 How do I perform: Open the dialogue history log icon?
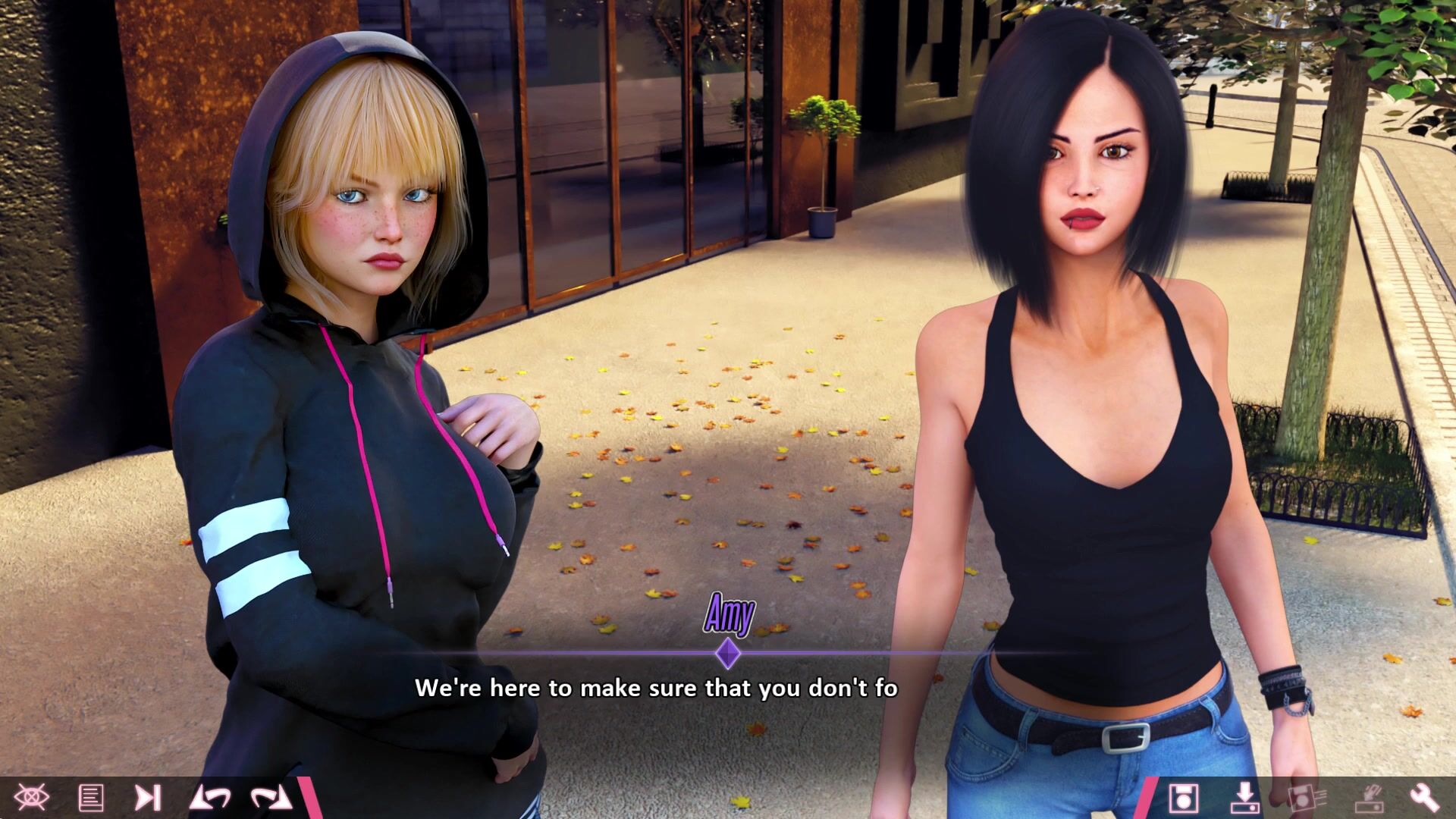(91, 798)
